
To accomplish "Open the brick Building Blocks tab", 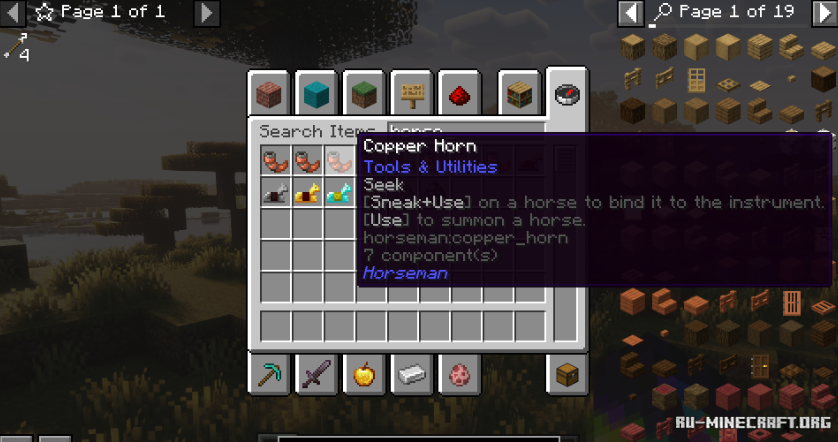I will (270, 94).
